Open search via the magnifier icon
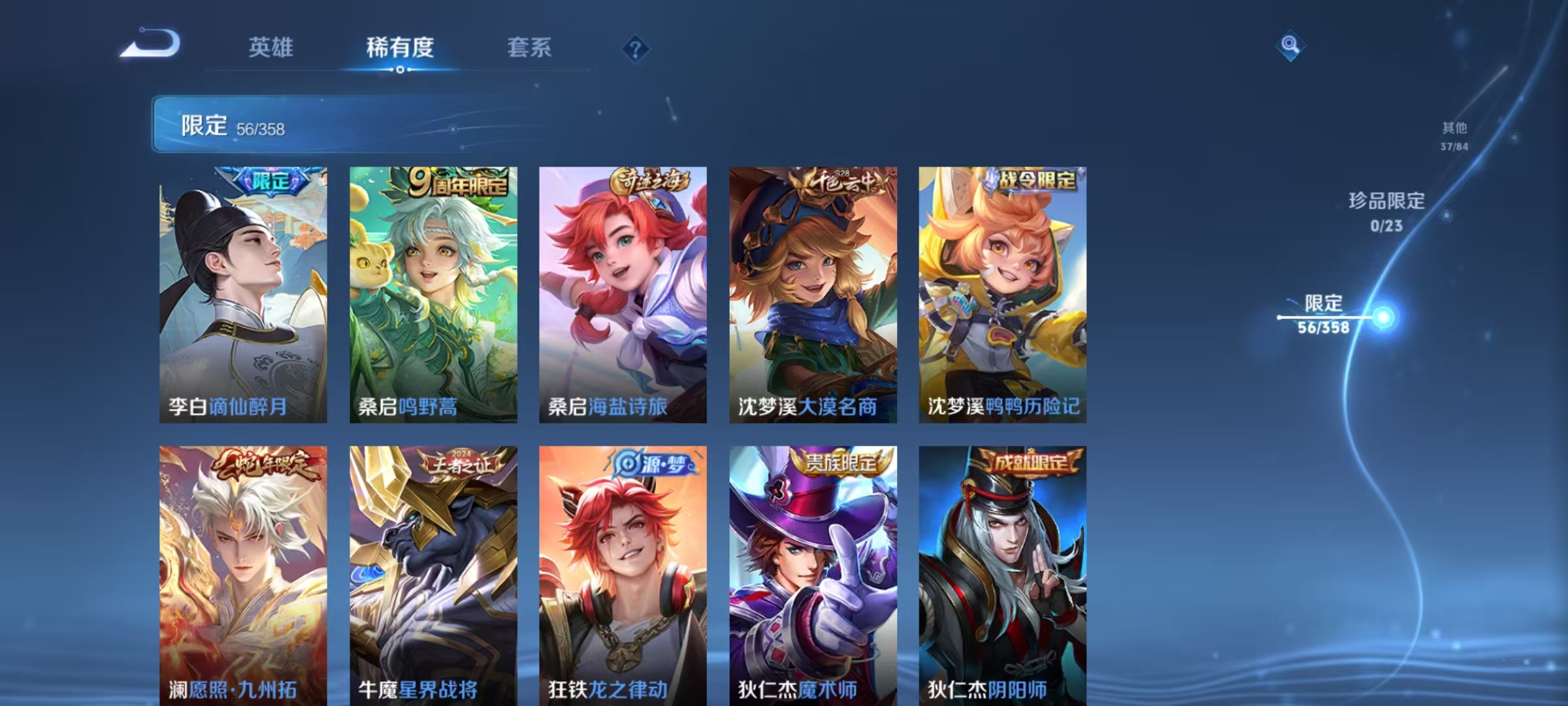The height and width of the screenshot is (706, 1568). pos(1290,46)
